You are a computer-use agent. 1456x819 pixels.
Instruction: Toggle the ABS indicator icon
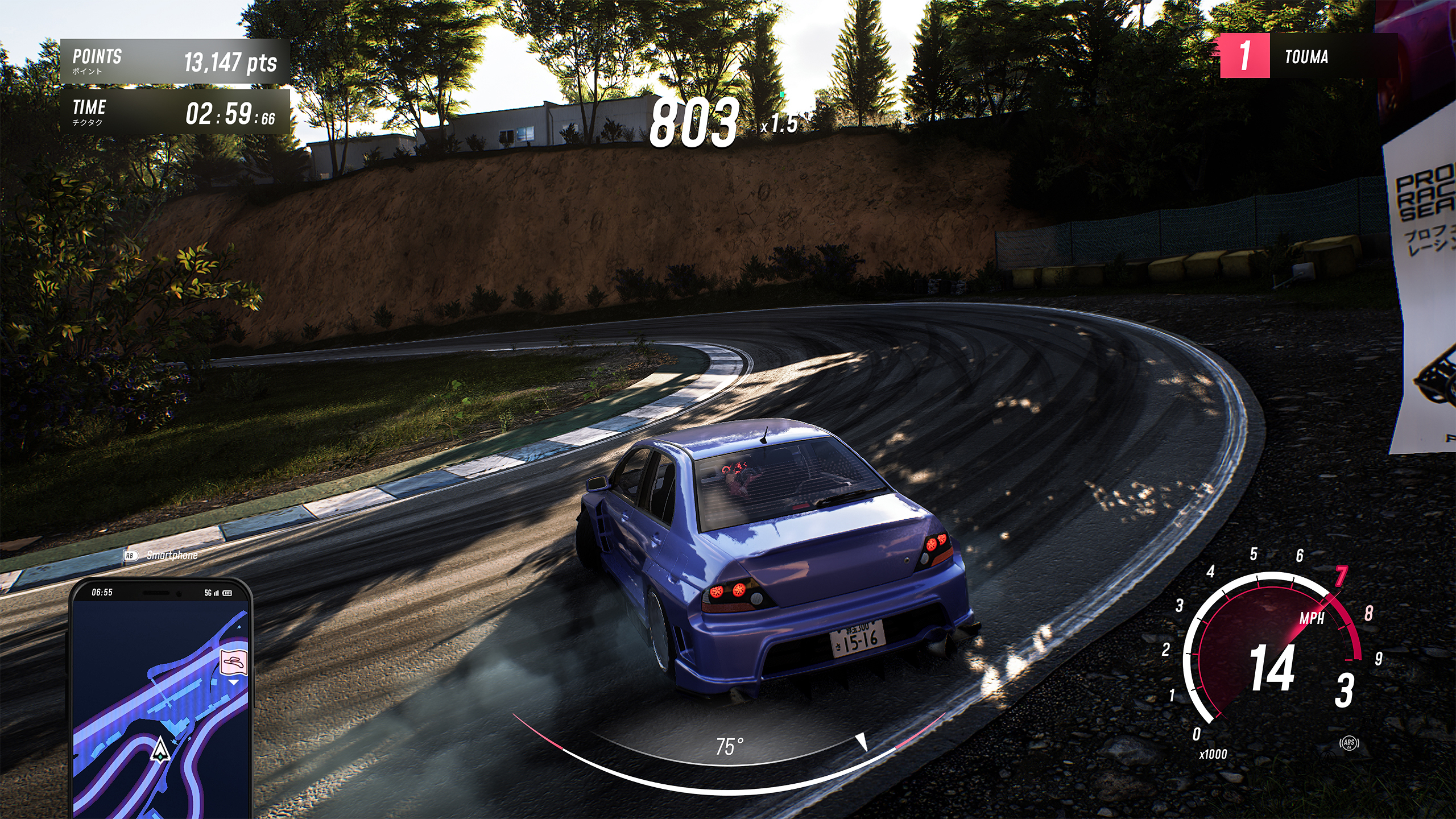click(1349, 743)
